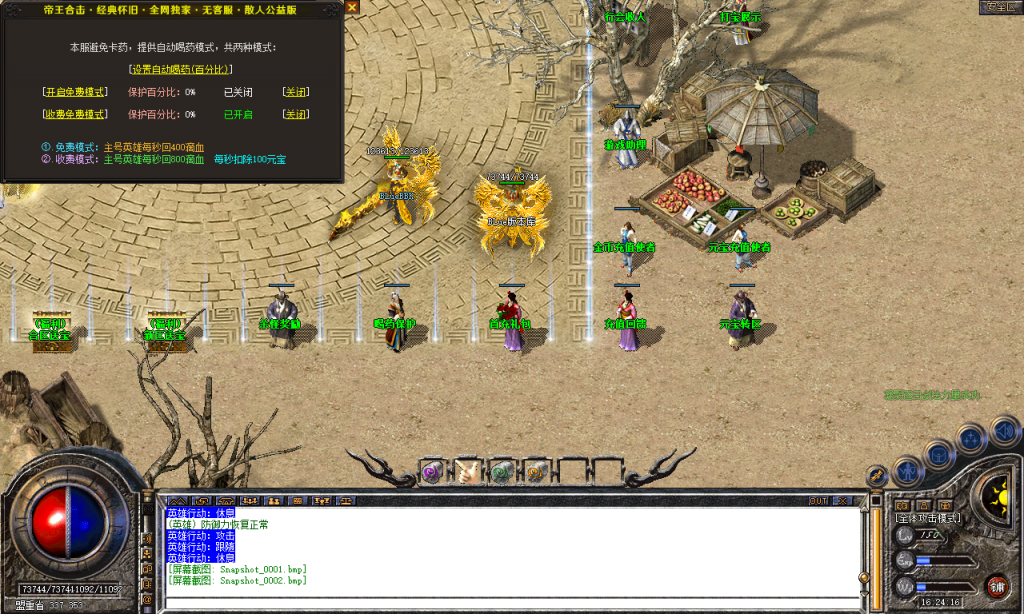Switch the attack mode label (全体攻击模式)
The height and width of the screenshot is (614, 1024).
pos(928,518)
